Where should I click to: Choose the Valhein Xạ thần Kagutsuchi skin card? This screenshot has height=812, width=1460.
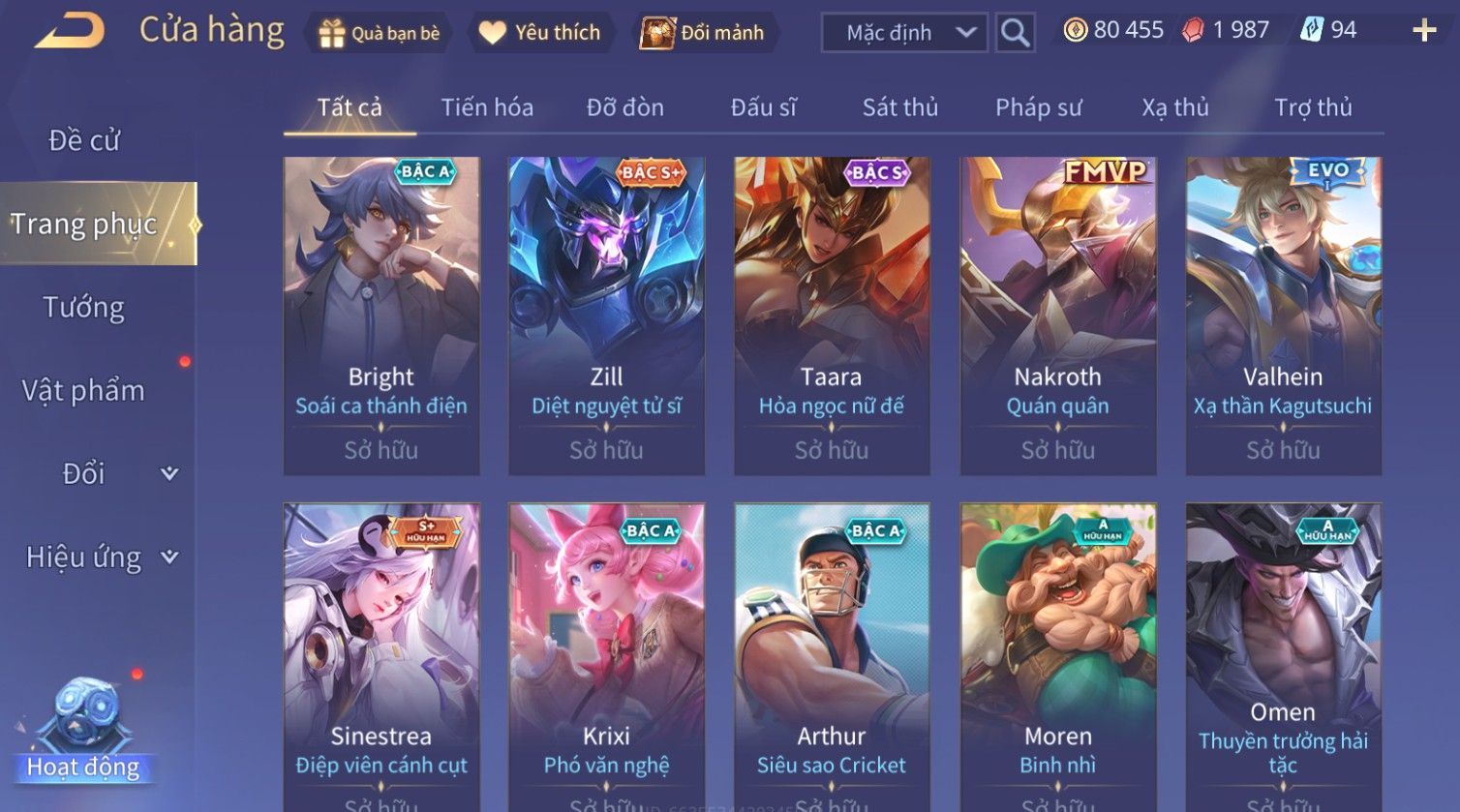pyautogui.click(x=1283, y=316)
